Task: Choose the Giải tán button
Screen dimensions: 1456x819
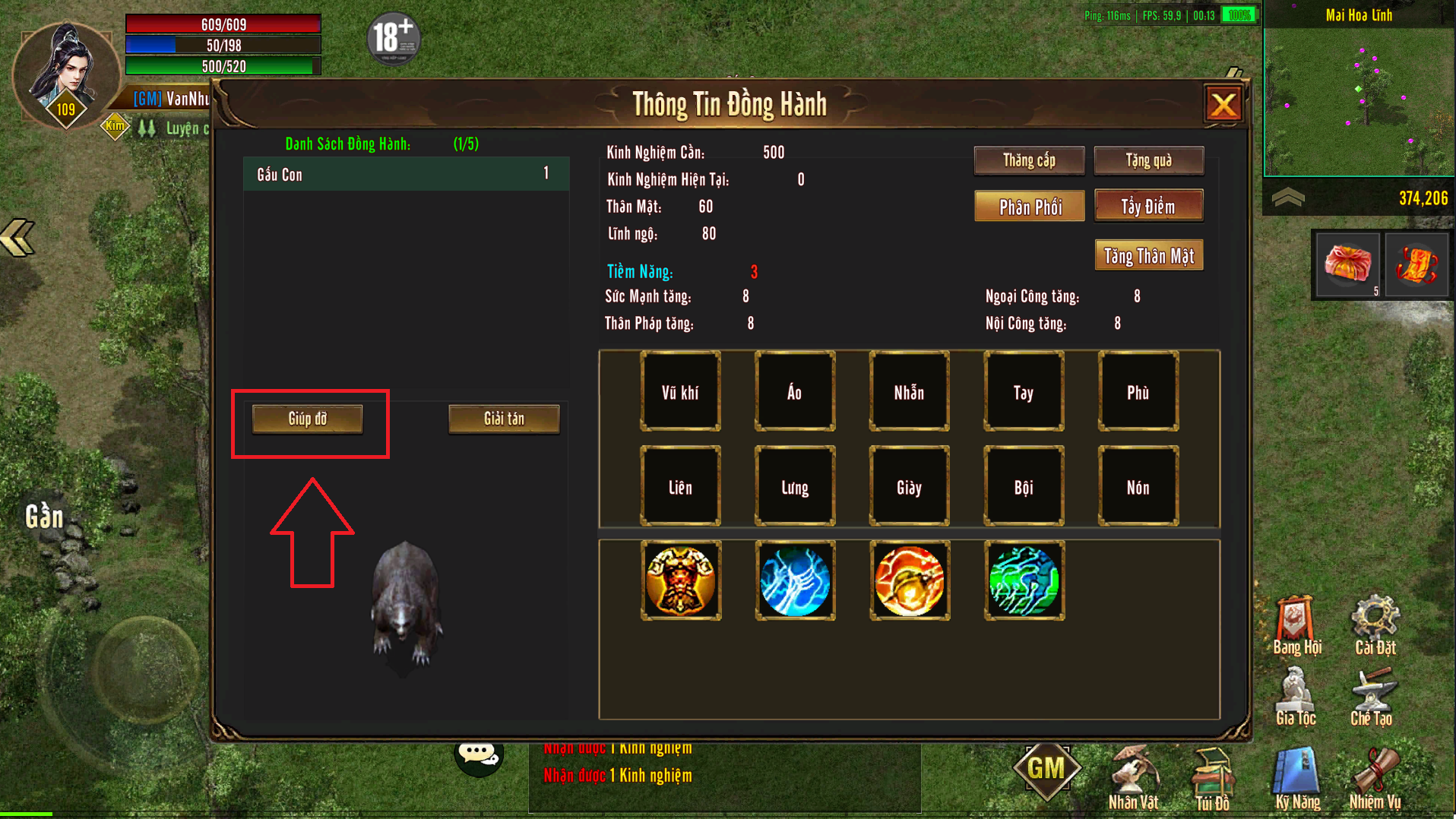Action: pyautogui.click(x=504, y=419)
